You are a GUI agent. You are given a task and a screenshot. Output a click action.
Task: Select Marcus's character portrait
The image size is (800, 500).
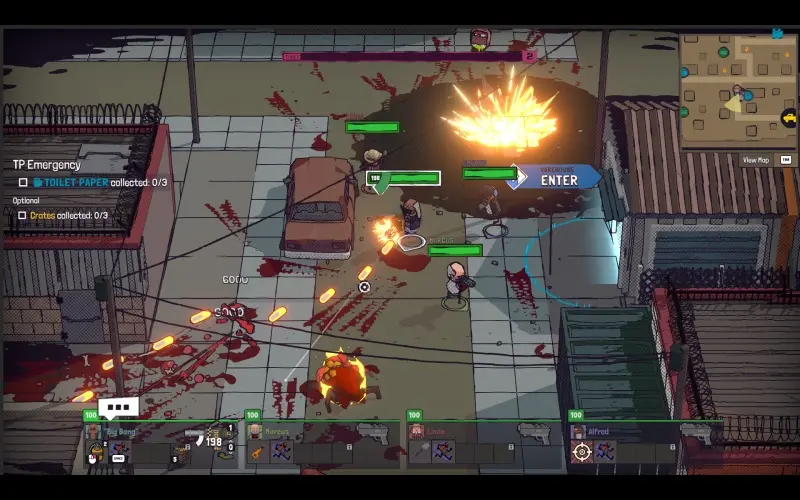(x=255, y=431)
